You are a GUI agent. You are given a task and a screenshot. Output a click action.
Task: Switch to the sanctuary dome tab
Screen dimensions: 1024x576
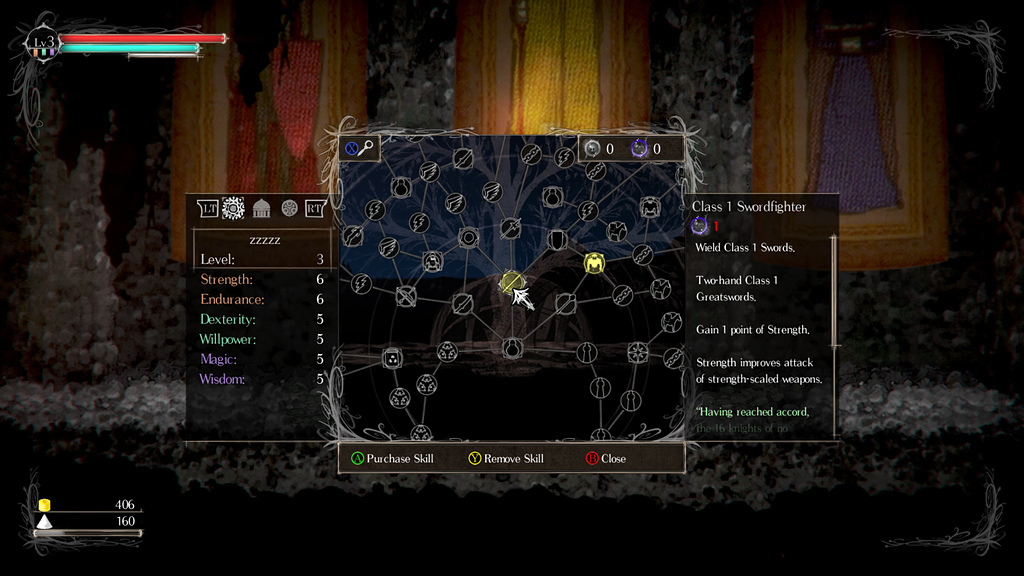pyautogui.click(x=261, y=208)
